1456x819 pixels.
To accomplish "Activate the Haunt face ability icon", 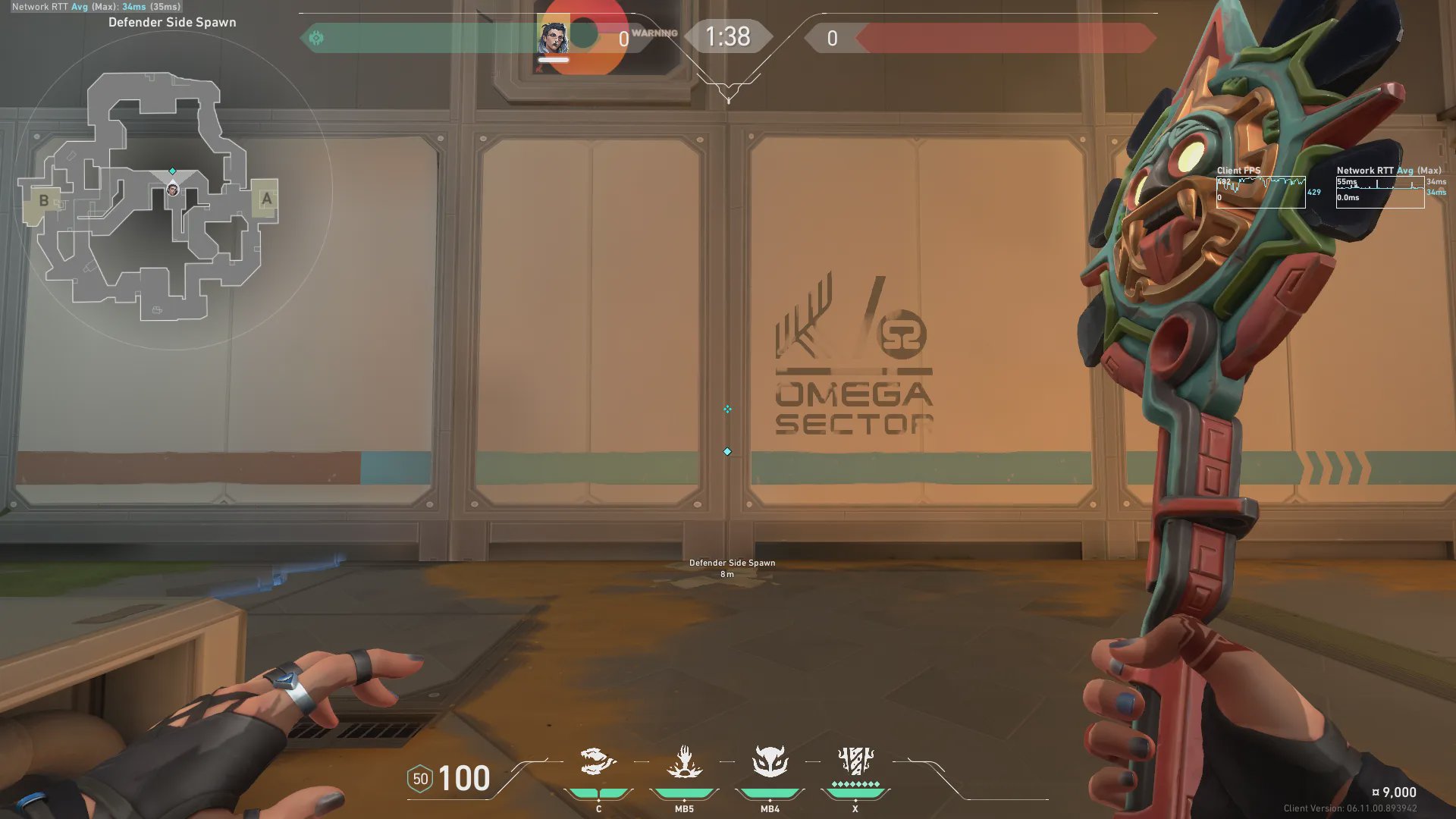I will coord(770,761).
